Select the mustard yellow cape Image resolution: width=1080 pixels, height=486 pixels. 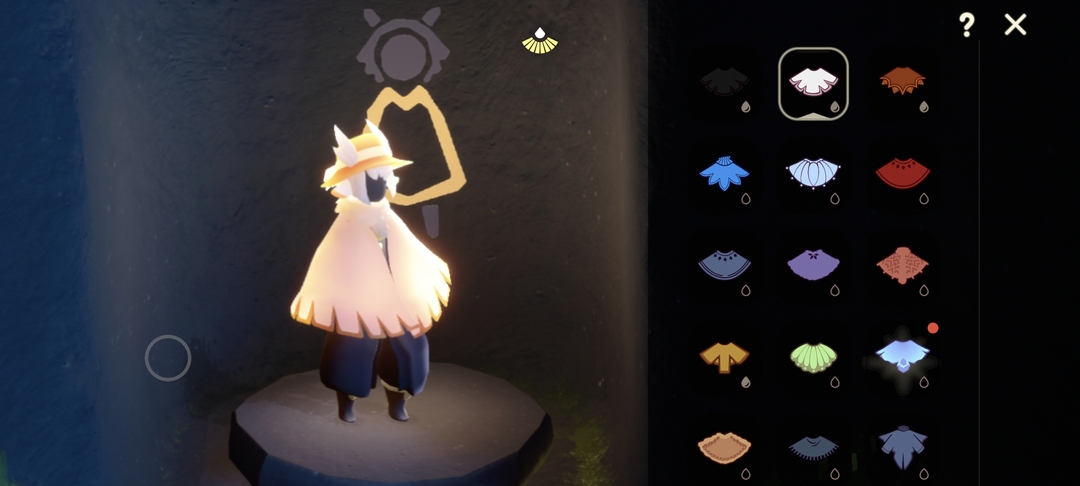[x=725, y=356]
